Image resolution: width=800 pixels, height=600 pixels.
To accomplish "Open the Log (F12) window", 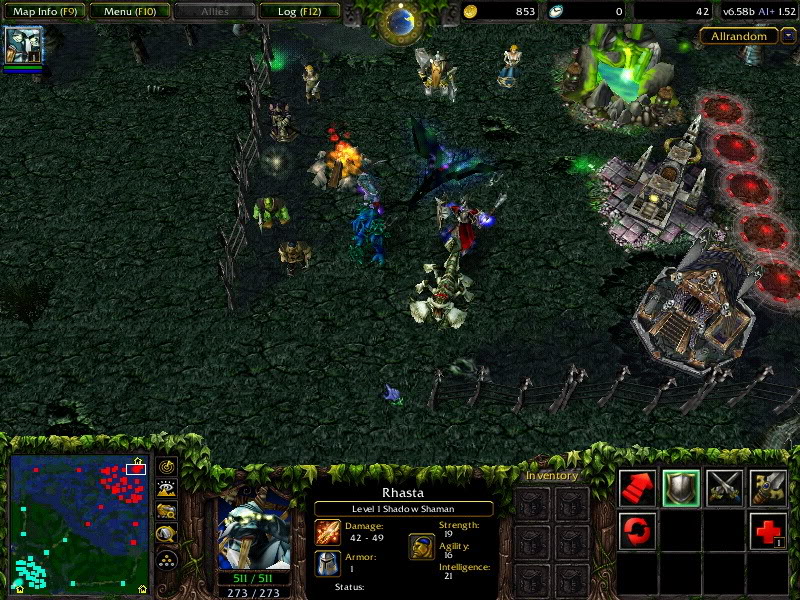I will coord(299,12).
